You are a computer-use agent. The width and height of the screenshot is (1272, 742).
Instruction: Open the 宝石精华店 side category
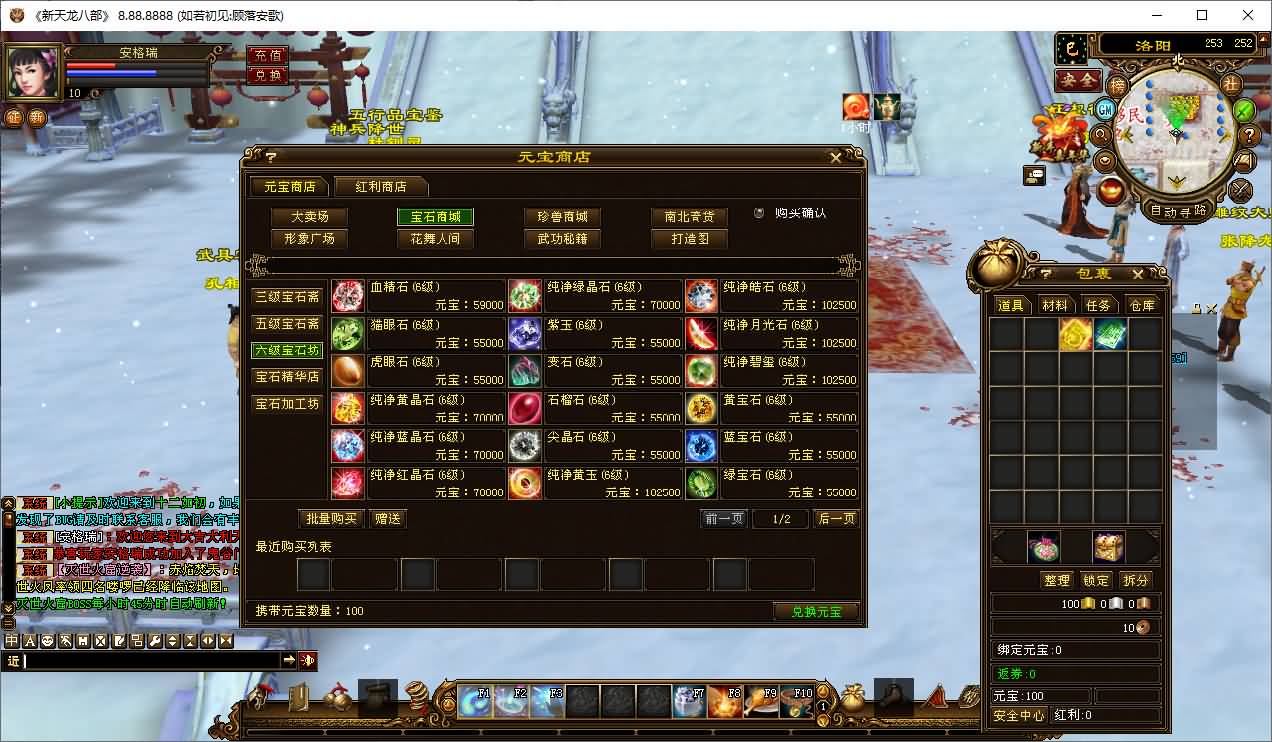[x=287, y=377]
